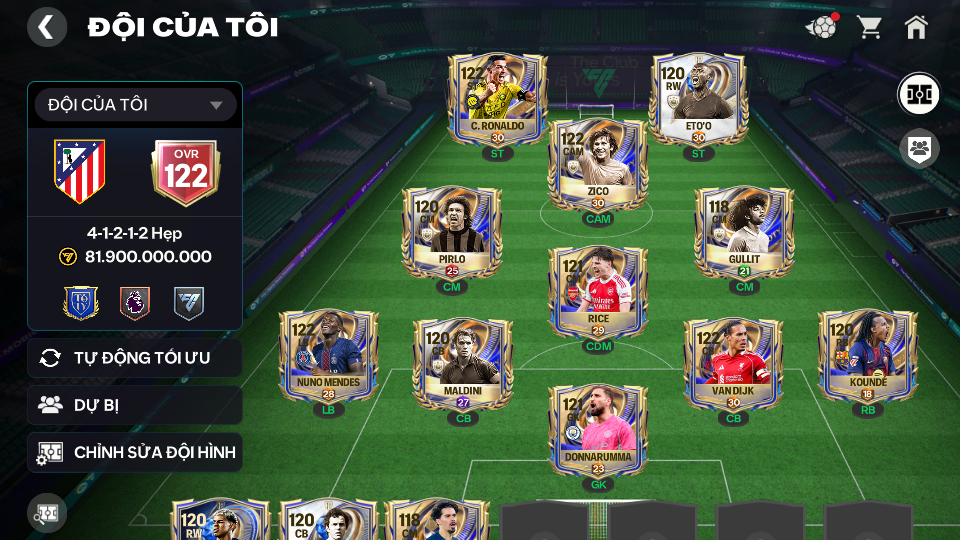This screenshot has width=960, height=540.
Task: Select the Kounde right-back card
Action: tap(867, 355)
